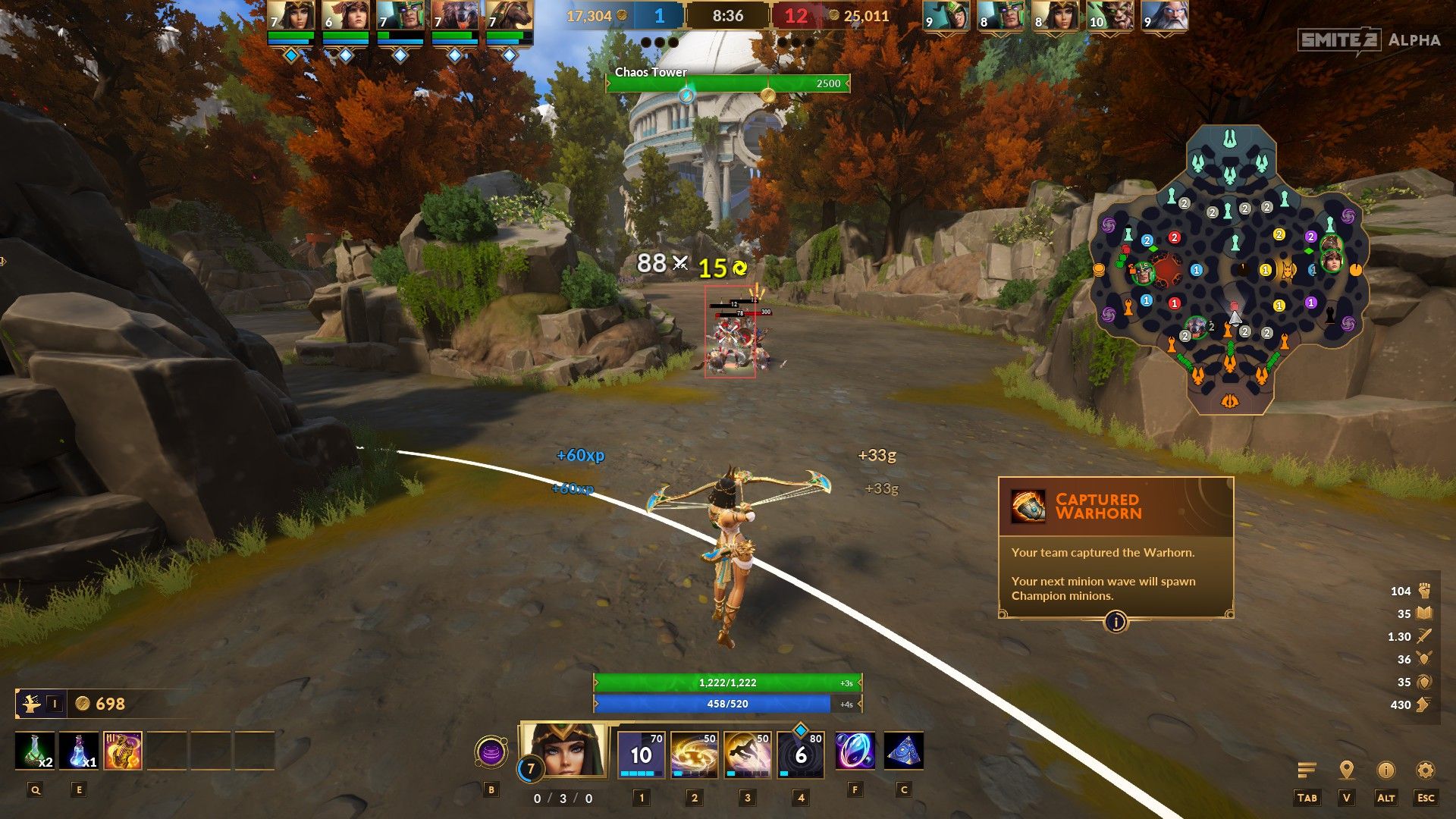Activate the purple recall portal button
Screen dimensions: 1456x819
pos(491,753)
